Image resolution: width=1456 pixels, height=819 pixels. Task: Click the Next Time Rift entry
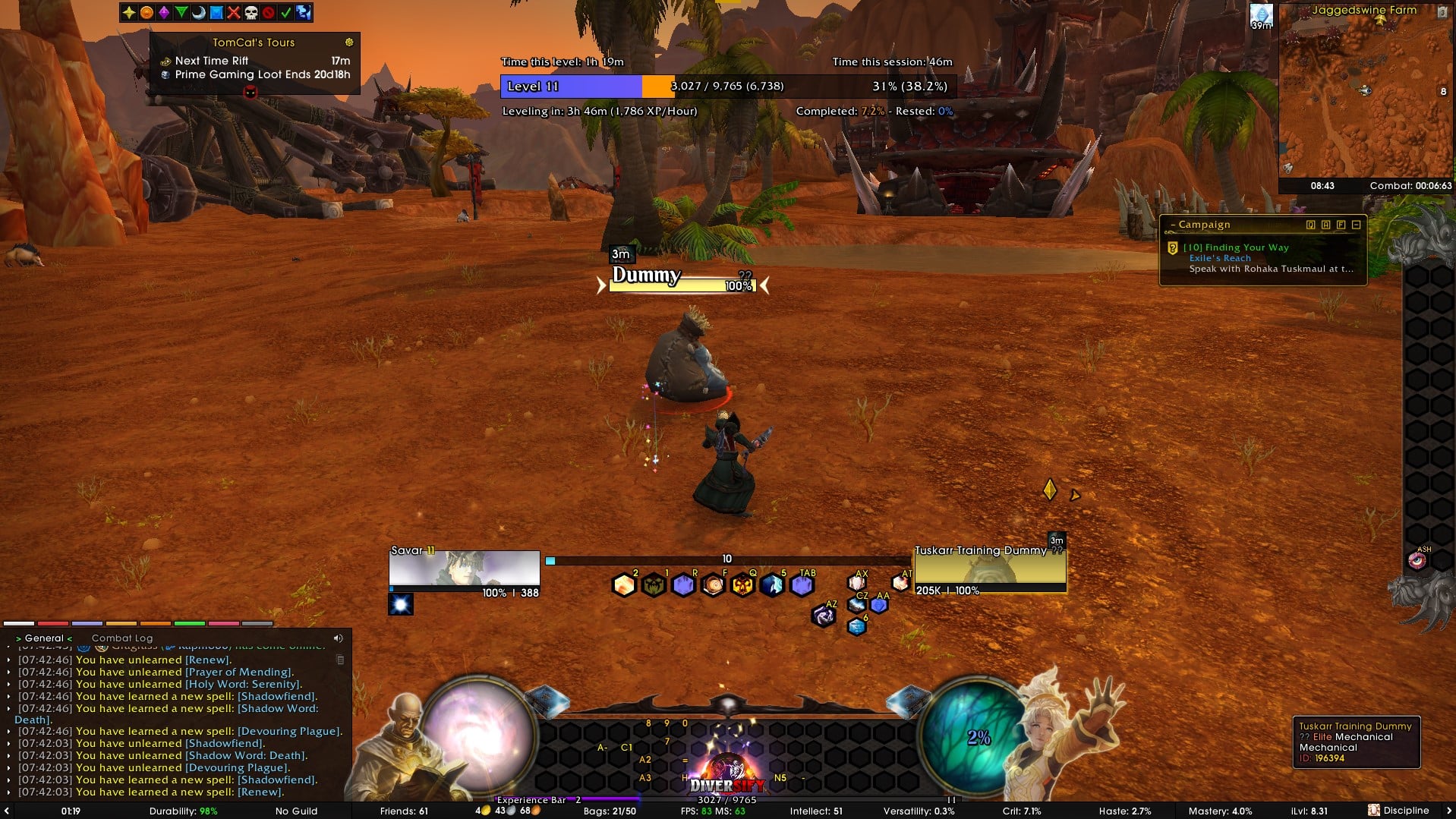212,61
